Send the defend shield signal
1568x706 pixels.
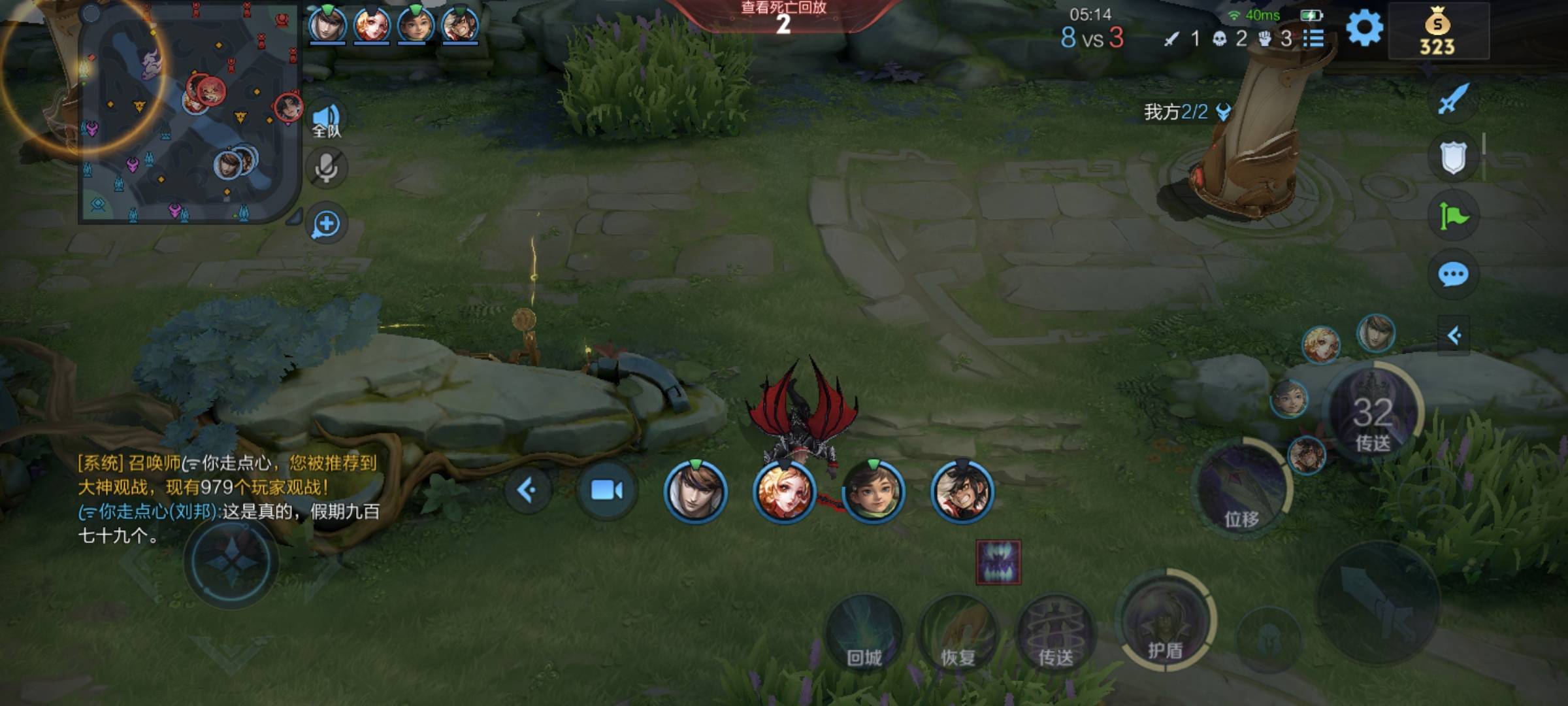tap(1453, 157)
